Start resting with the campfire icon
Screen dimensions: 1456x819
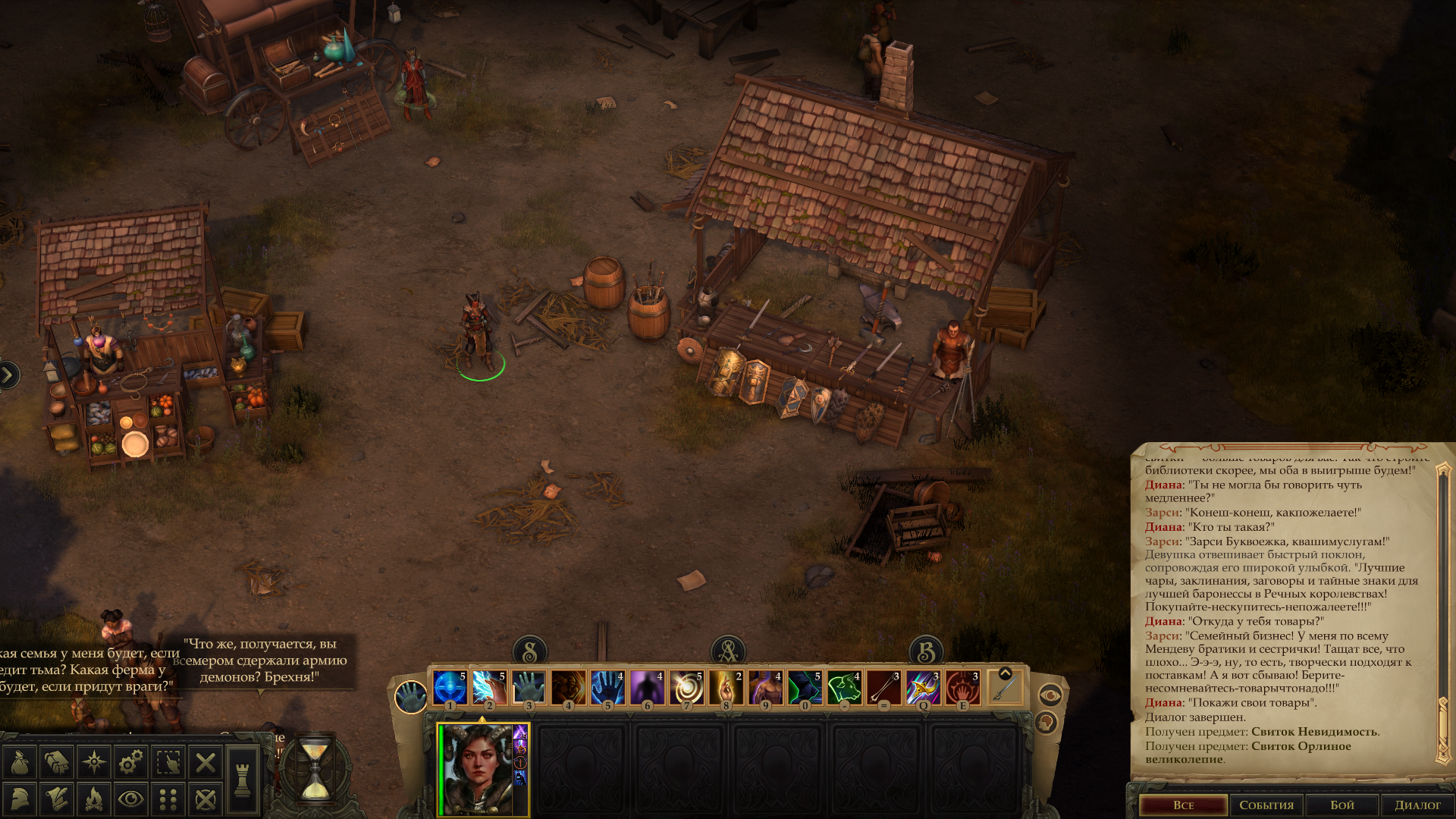tap(94, 799)
